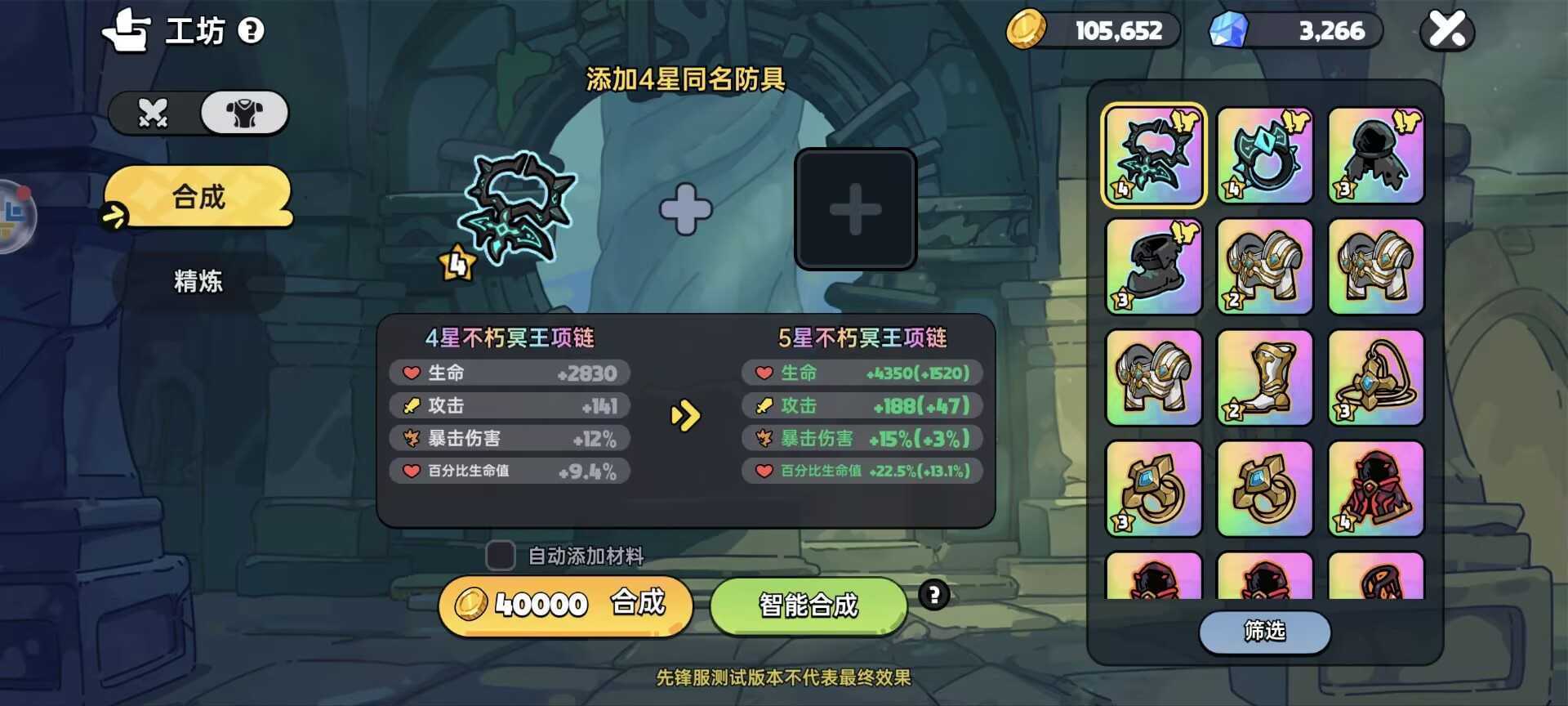This screenshot has width=1568, height=706.
Task: Choose the 2-star golden boot
Action: [1264, 378]
